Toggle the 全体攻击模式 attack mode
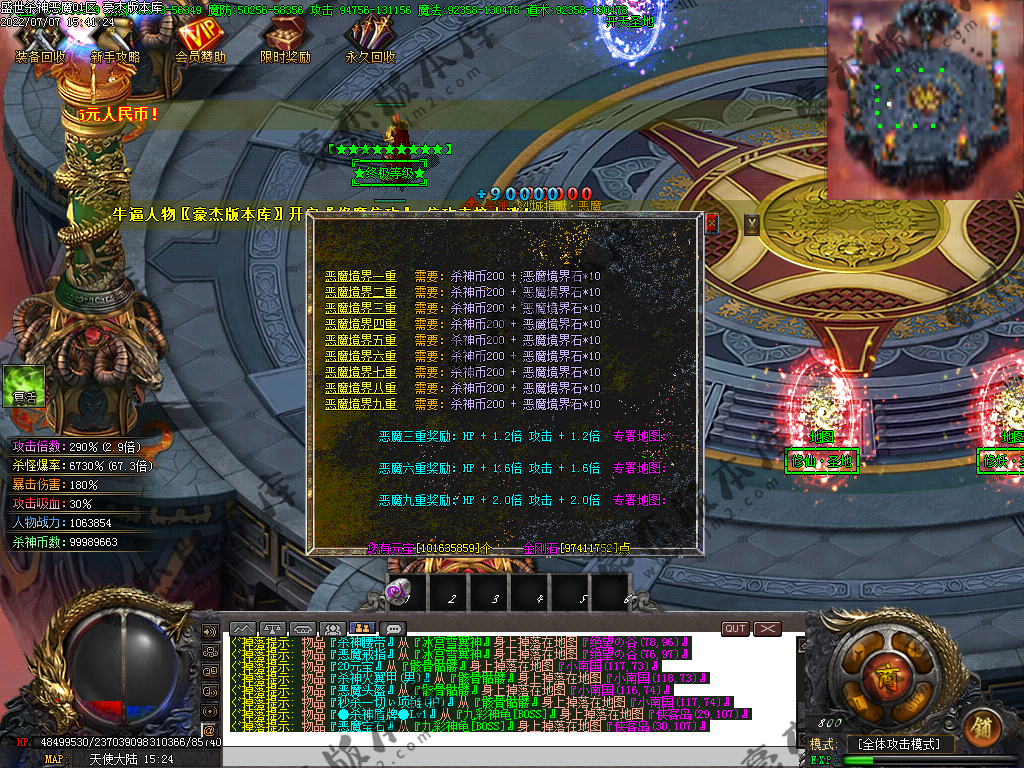1024x768 pixels. pyautogui.click(x=899, y=744)
